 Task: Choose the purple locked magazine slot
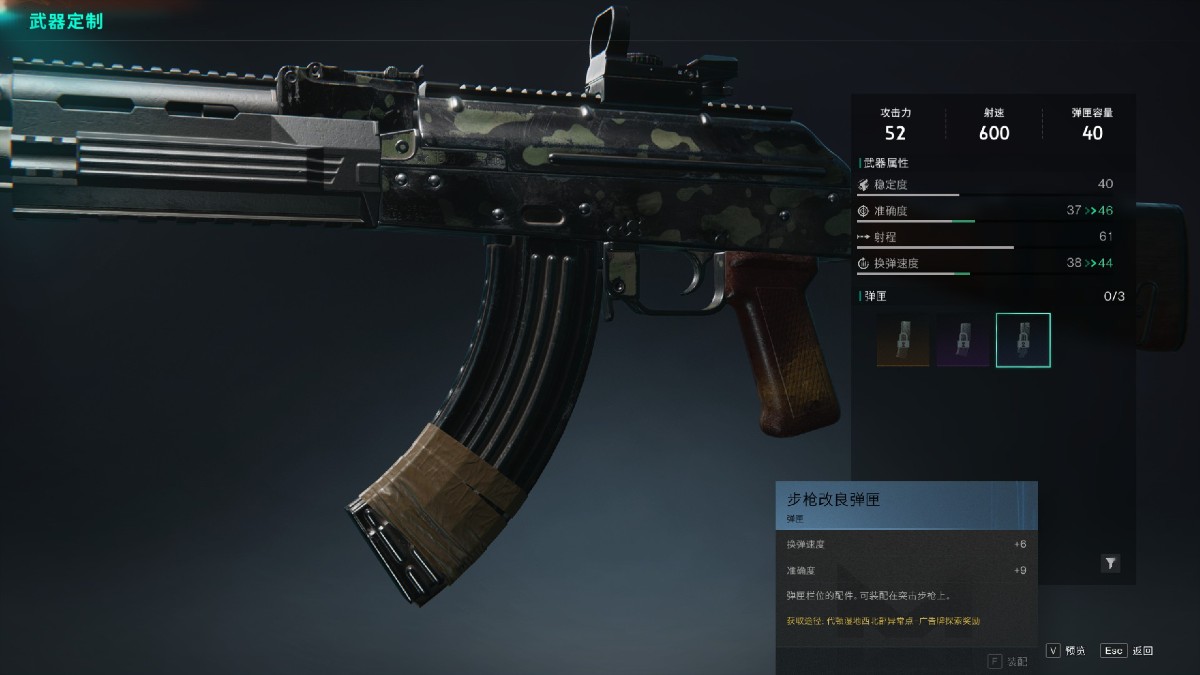[963, 341]
